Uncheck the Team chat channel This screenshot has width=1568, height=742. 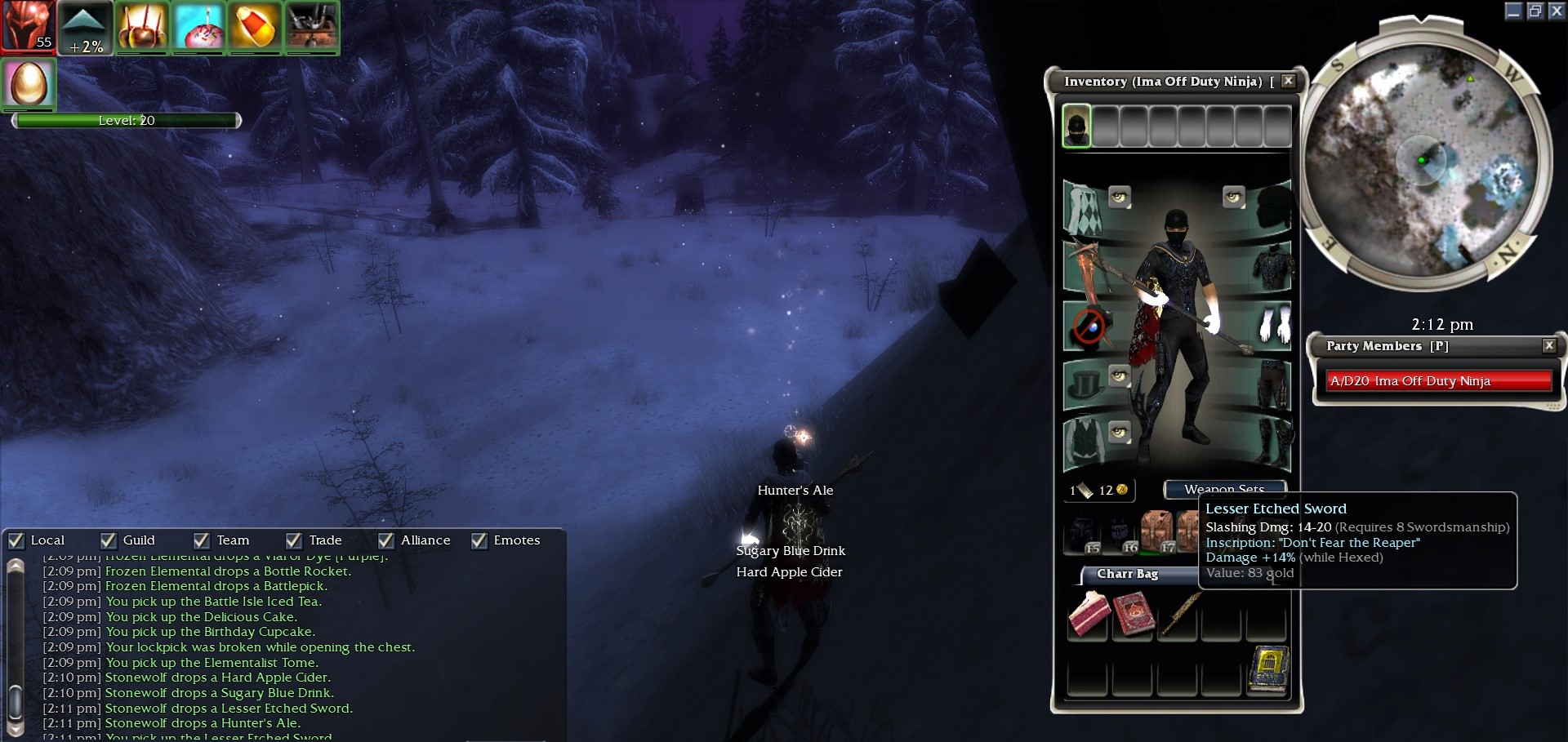[x=202, y=540]
